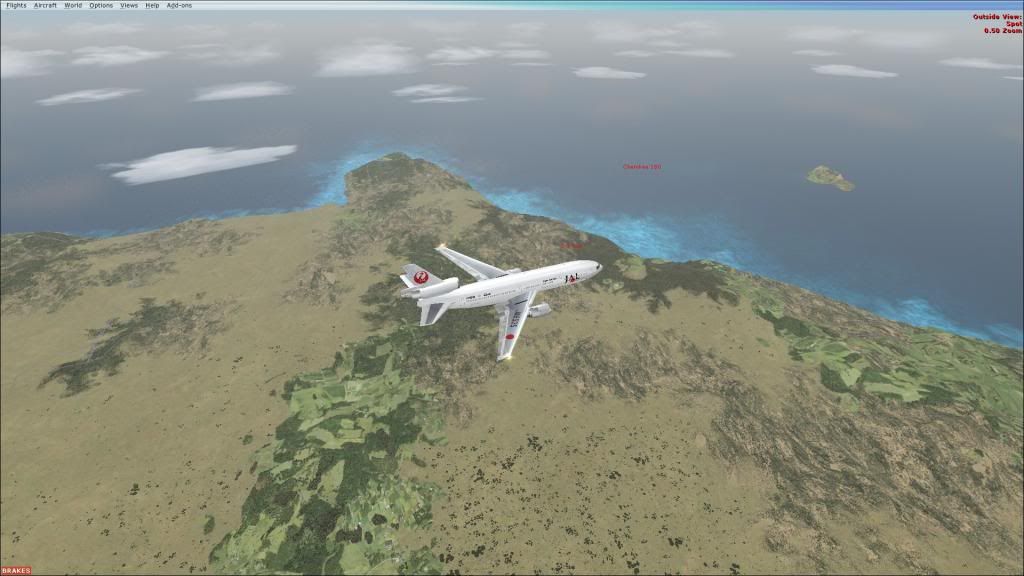The image size is (1024, 576).
Task: Show the Options menu
Action: (101, 5)
